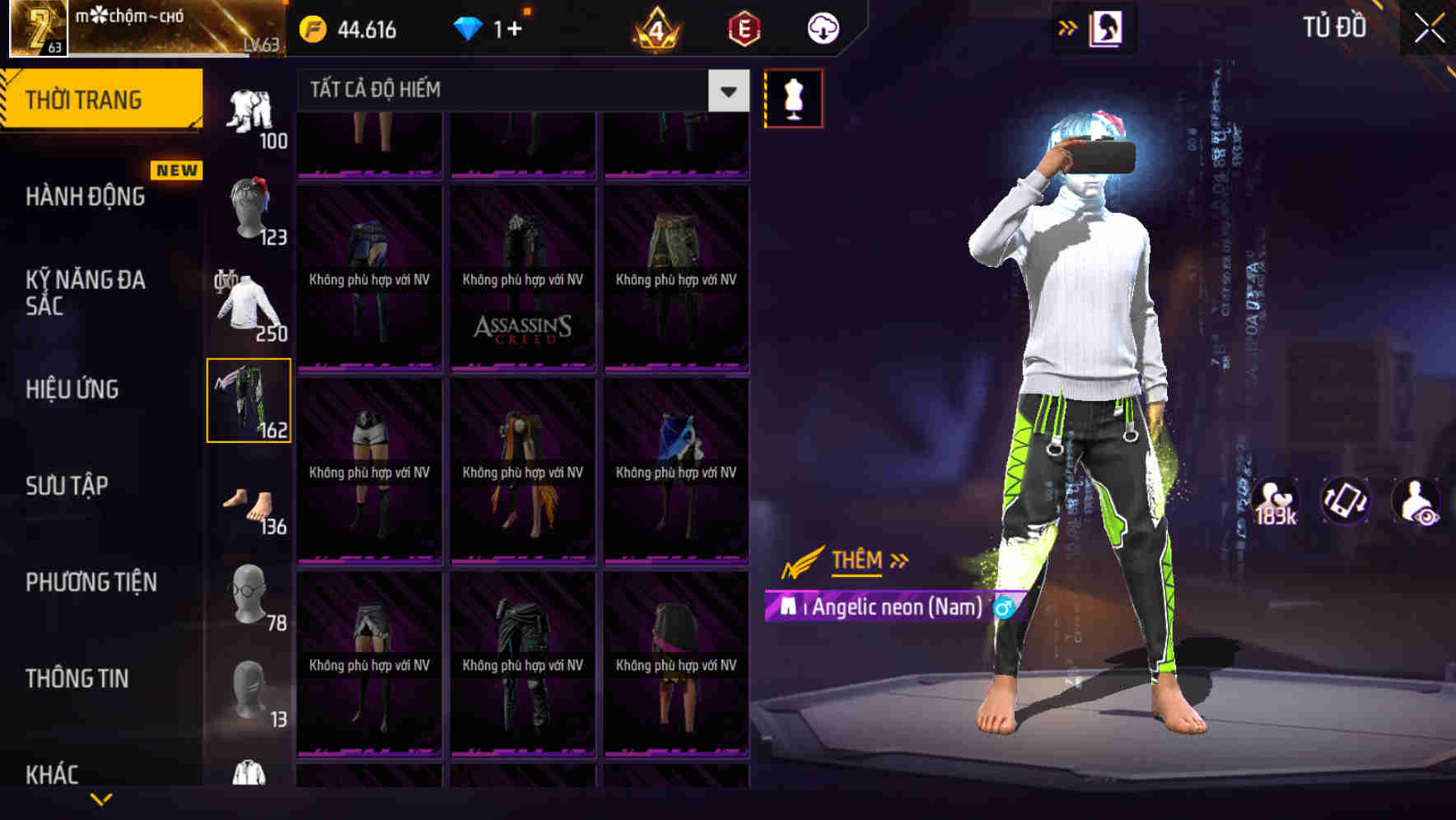The width and height of the screenshot is (1456, 820).
Task: Open the red E event badge icon
Action: pyautogui.click(x=742, y=27)
